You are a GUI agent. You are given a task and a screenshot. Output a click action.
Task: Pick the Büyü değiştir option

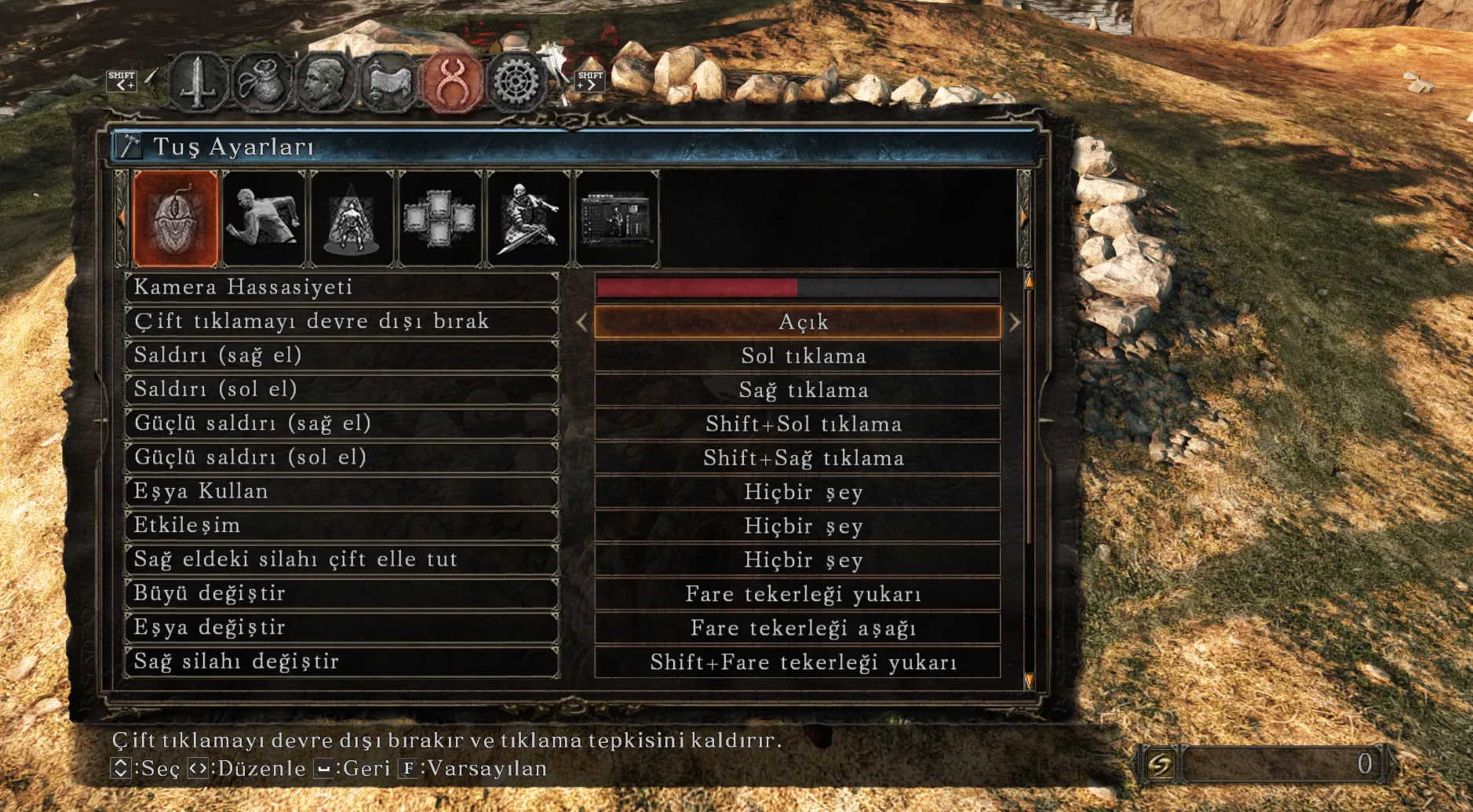point(341,593)
